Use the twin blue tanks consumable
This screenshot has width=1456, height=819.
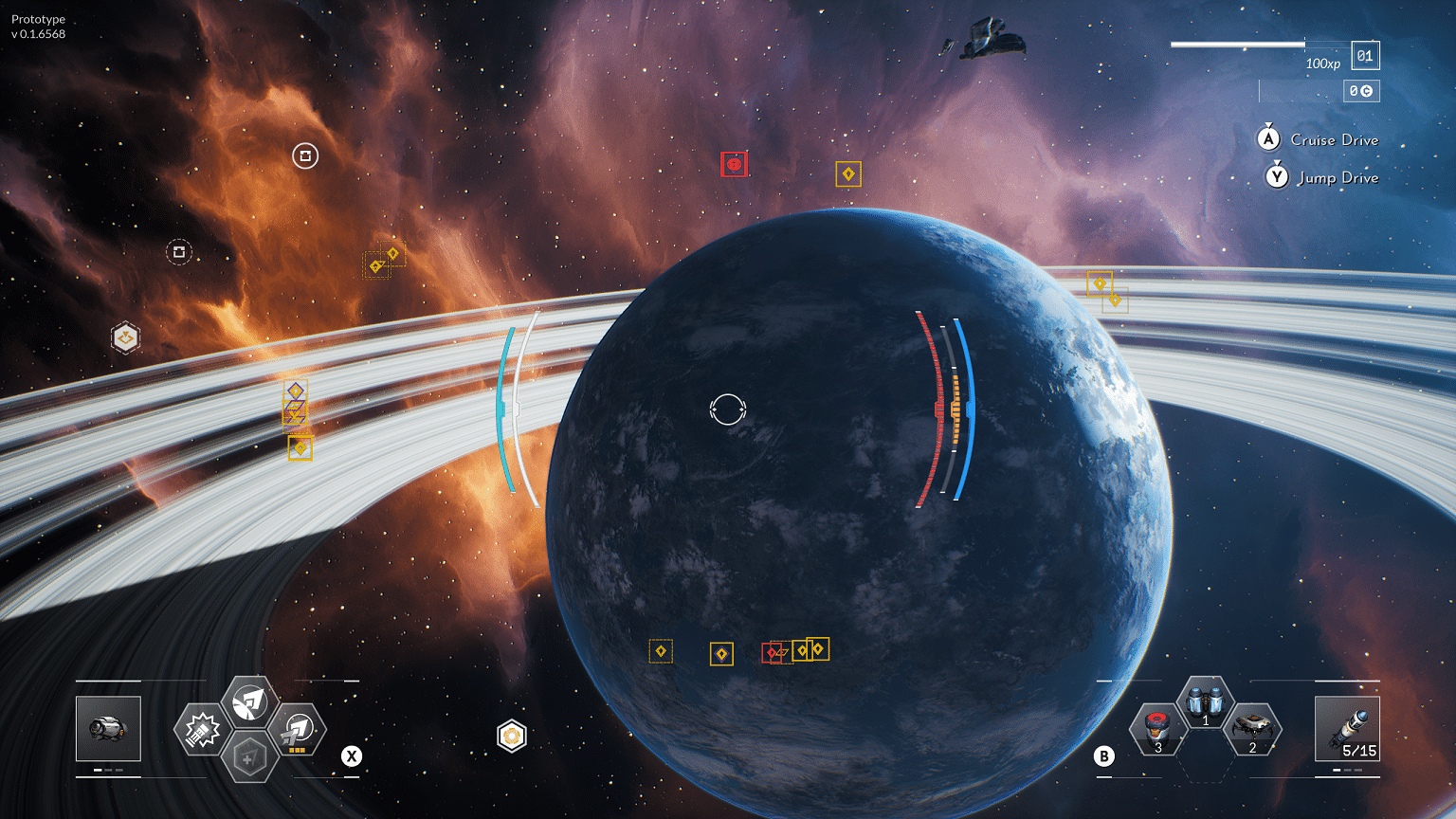tap(1205, 702)
